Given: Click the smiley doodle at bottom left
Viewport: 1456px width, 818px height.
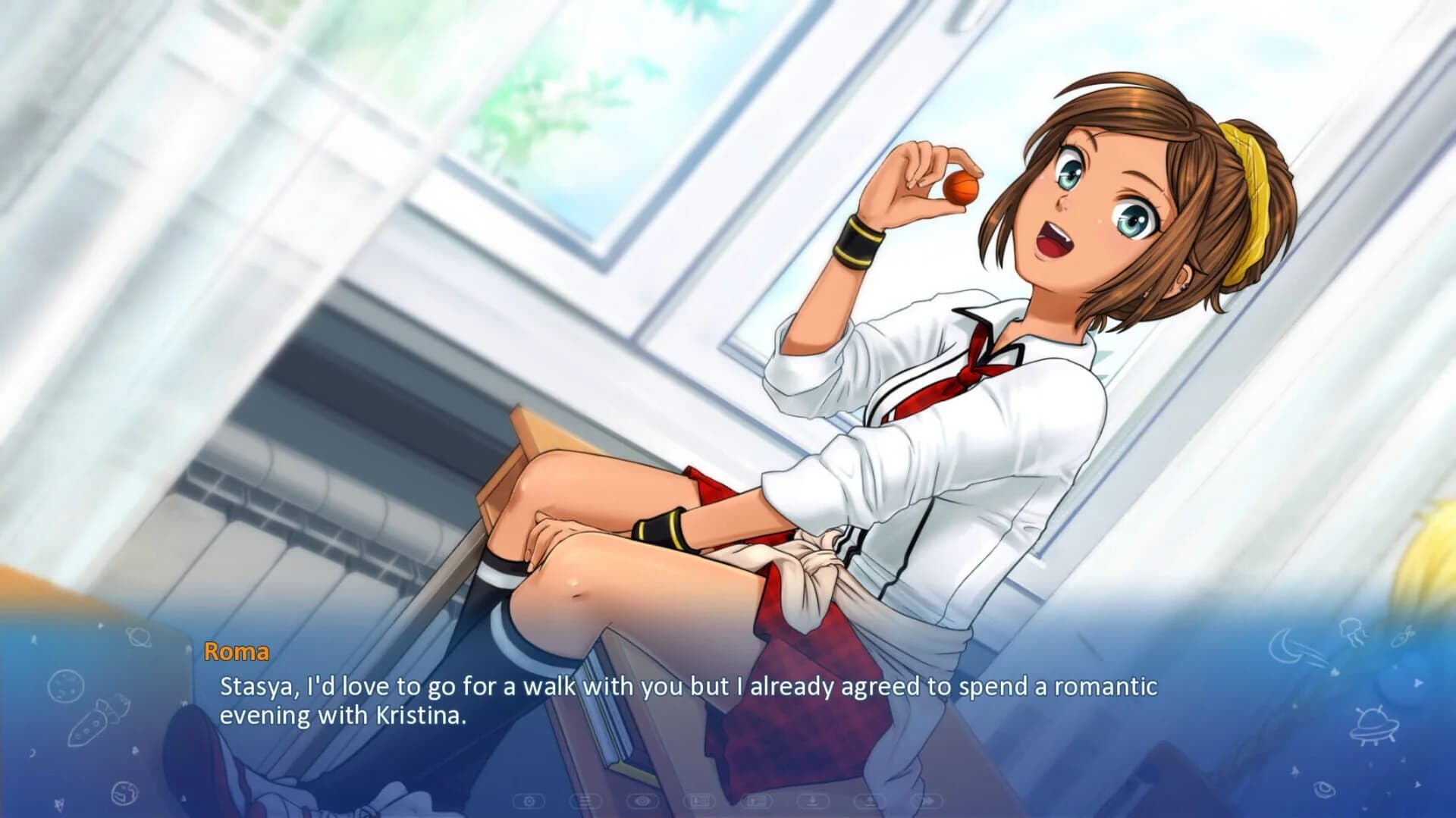Looking at the screenshot, I should point(124,791).
